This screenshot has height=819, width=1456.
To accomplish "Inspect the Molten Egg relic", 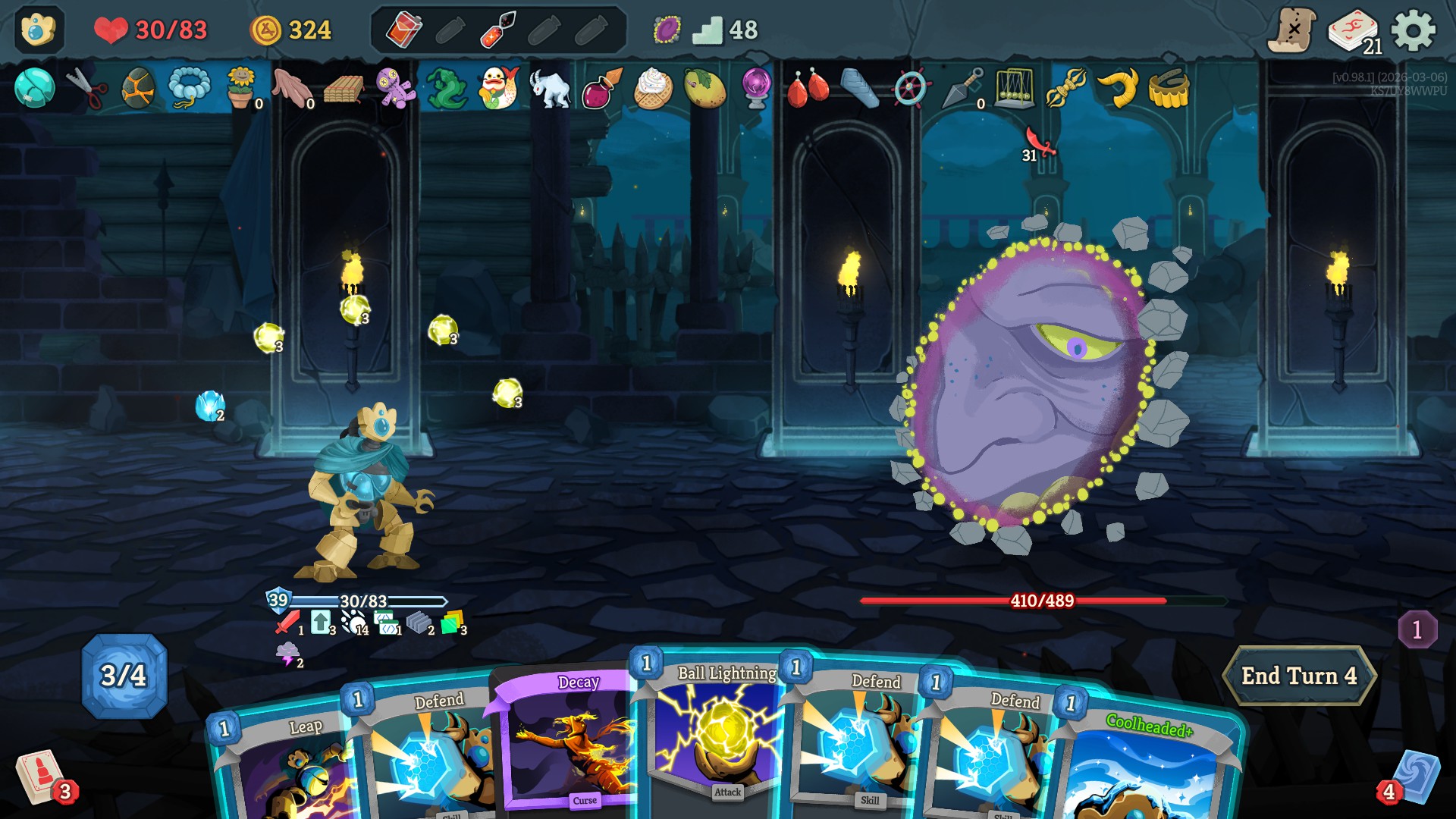I will (x=137, y=87).
